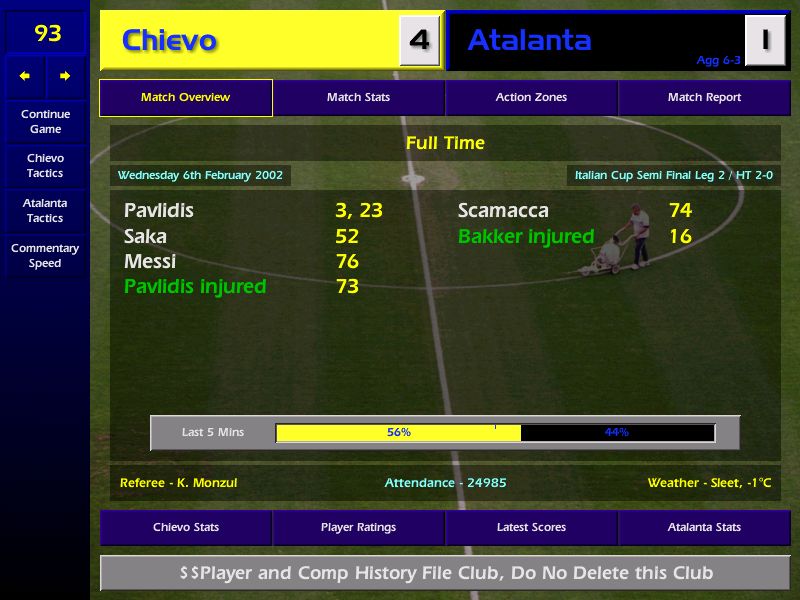Go back with the left arrow

[25, 76]
